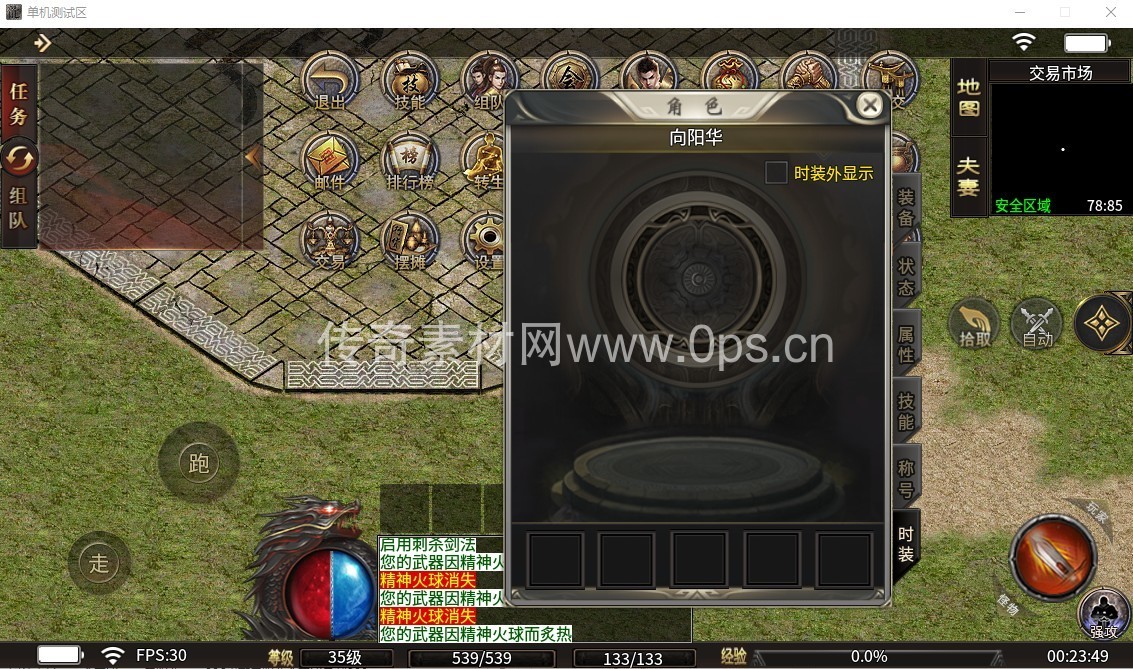Switch to the 称号 titles tab

pos(905,478)
